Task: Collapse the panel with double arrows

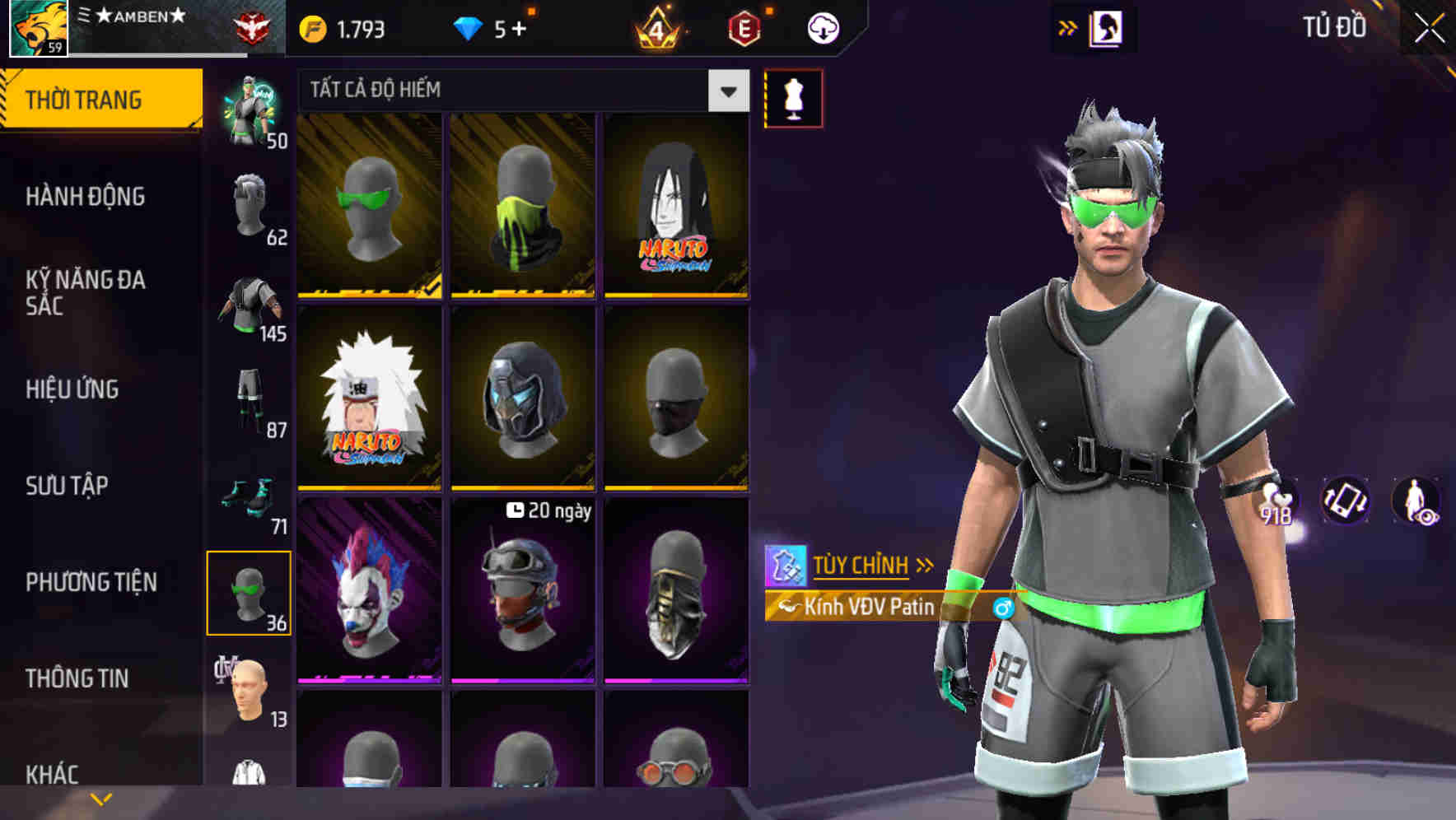Action: coord(1068,27)
